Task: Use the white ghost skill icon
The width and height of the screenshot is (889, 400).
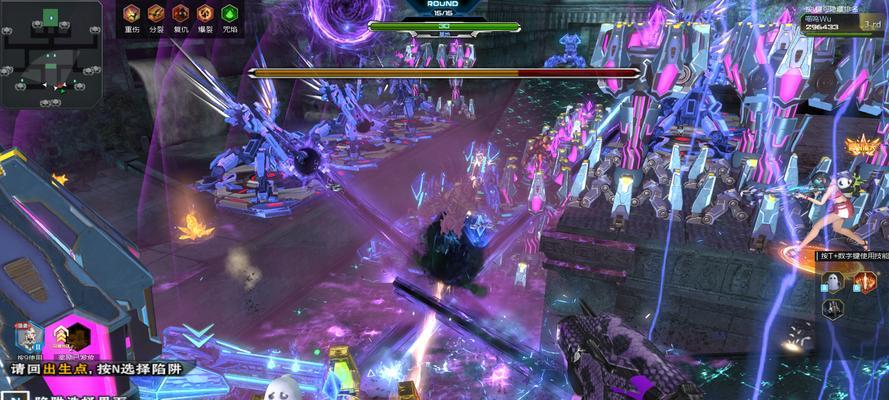Action: 835,283
